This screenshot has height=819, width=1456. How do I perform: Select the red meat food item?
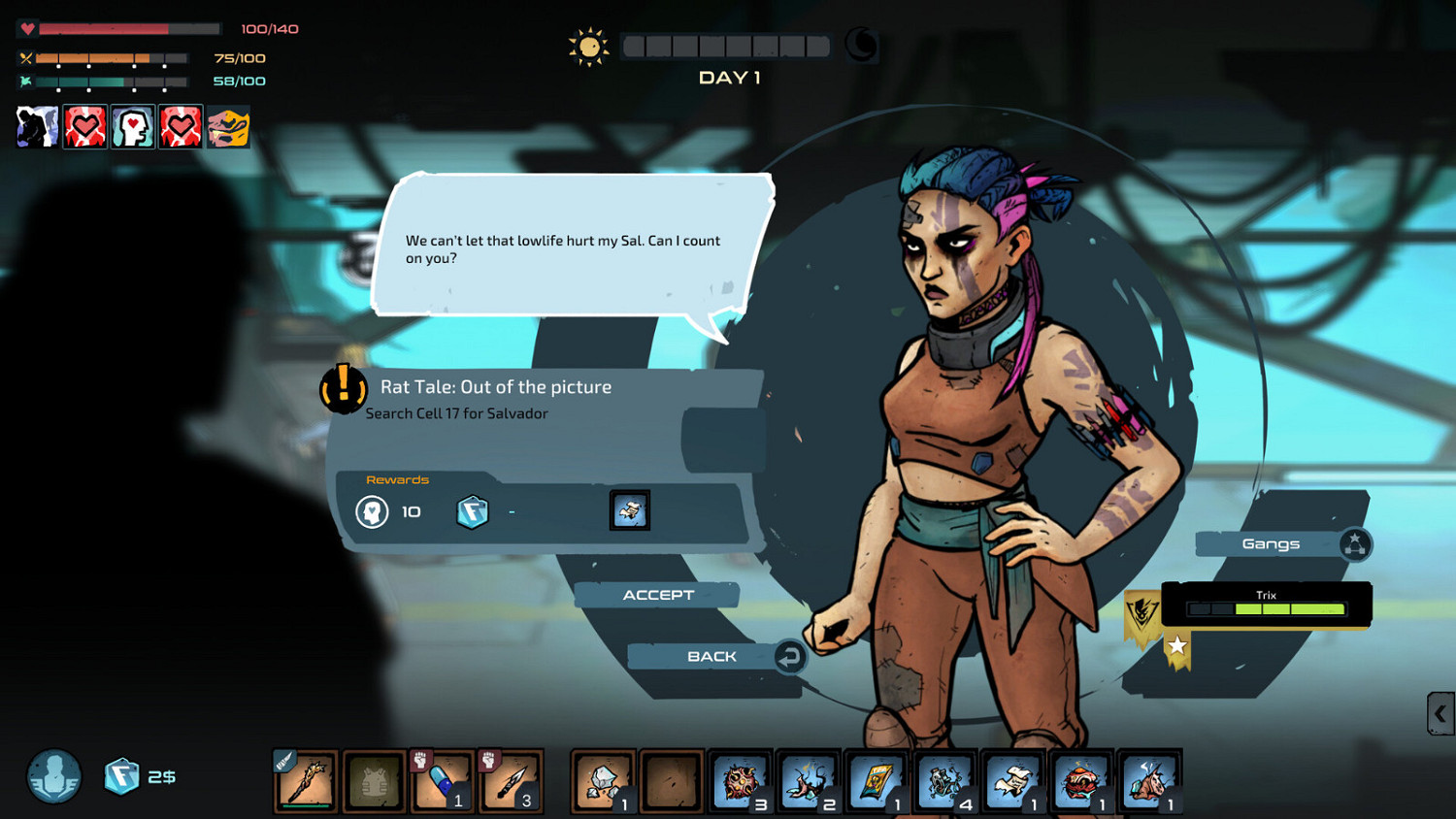1080,781
